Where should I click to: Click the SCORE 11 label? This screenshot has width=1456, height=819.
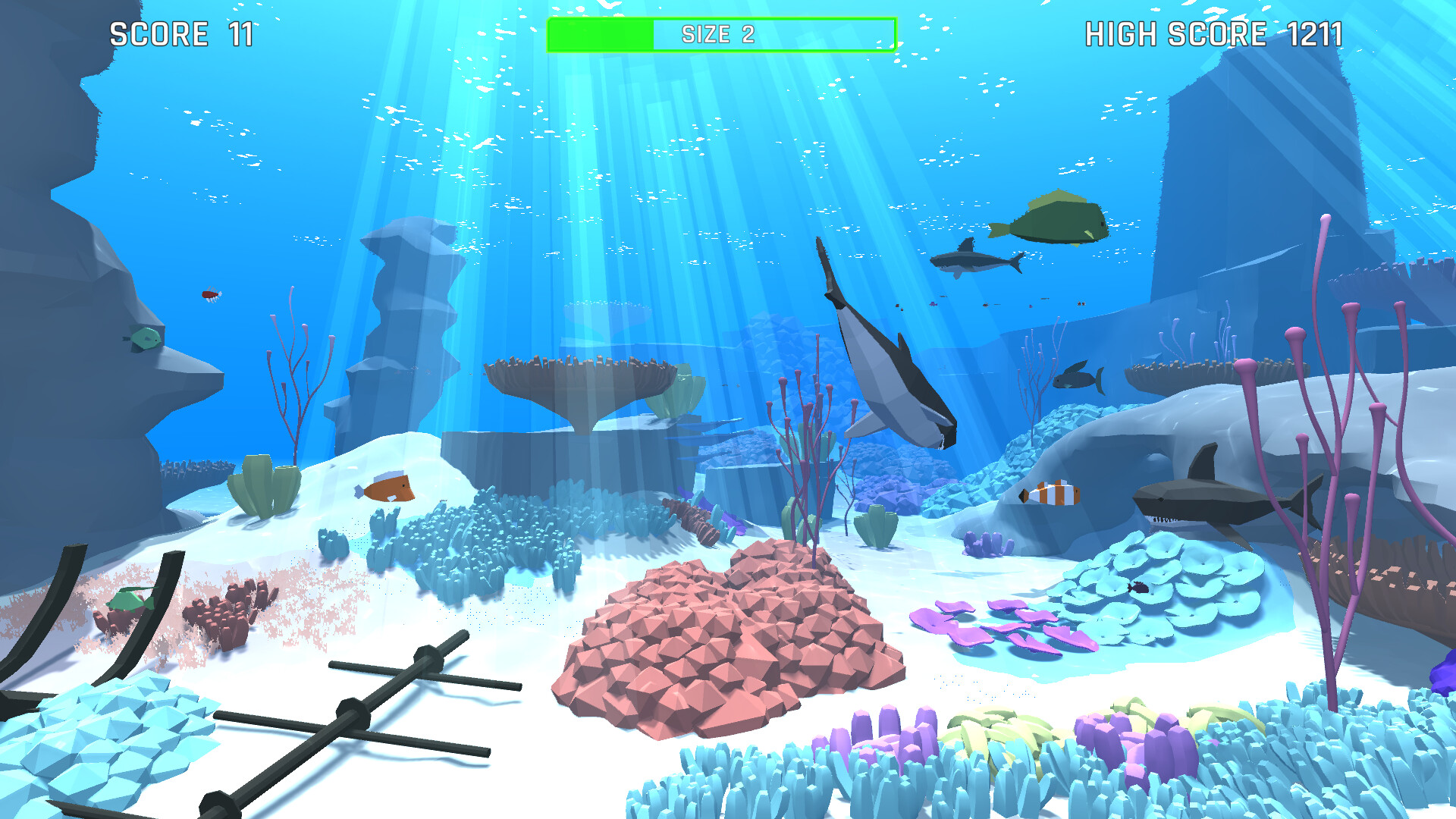pos(182,33)
